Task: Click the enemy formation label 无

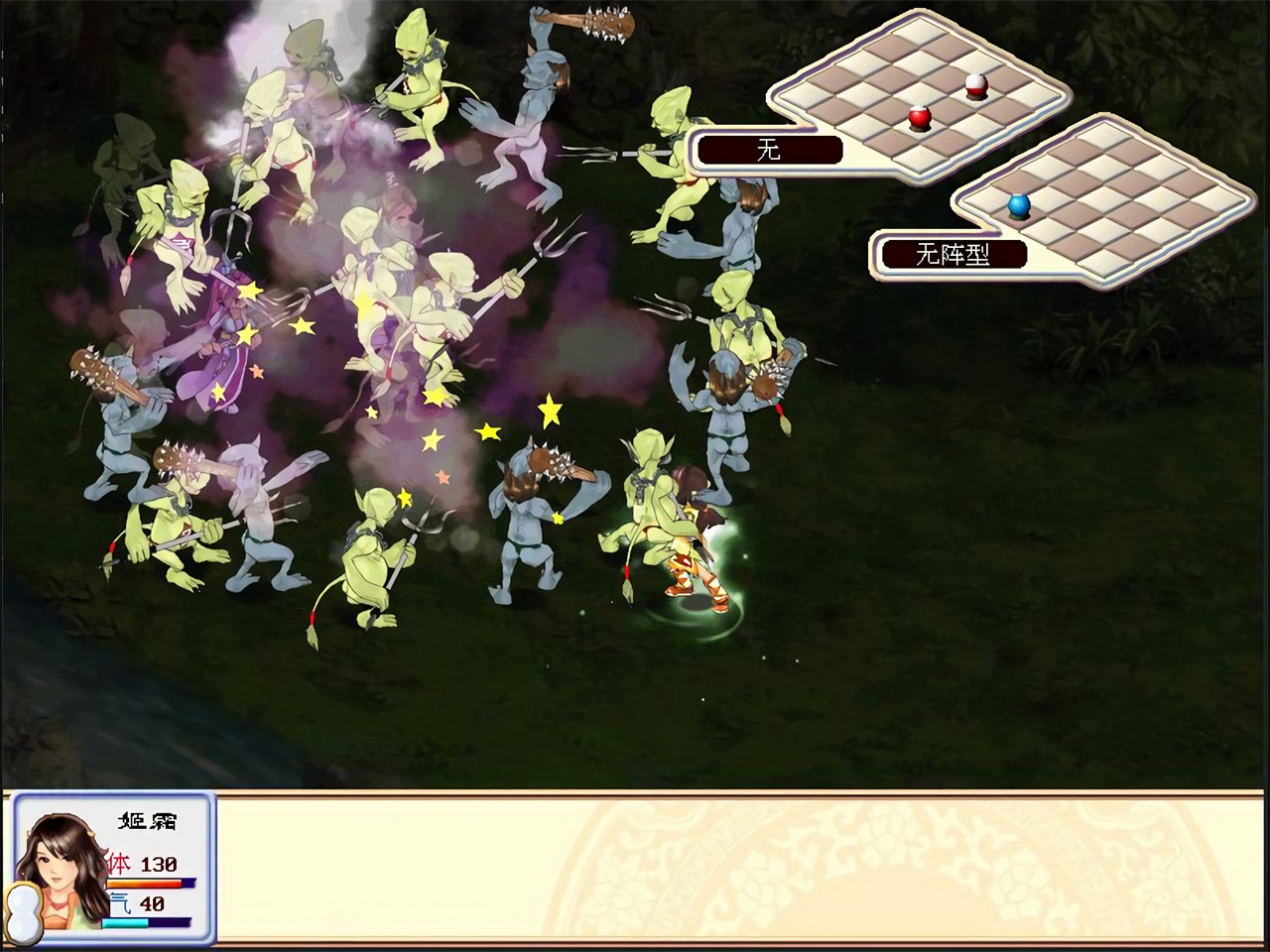Action: pyautogui.click(x=769, y=151)
